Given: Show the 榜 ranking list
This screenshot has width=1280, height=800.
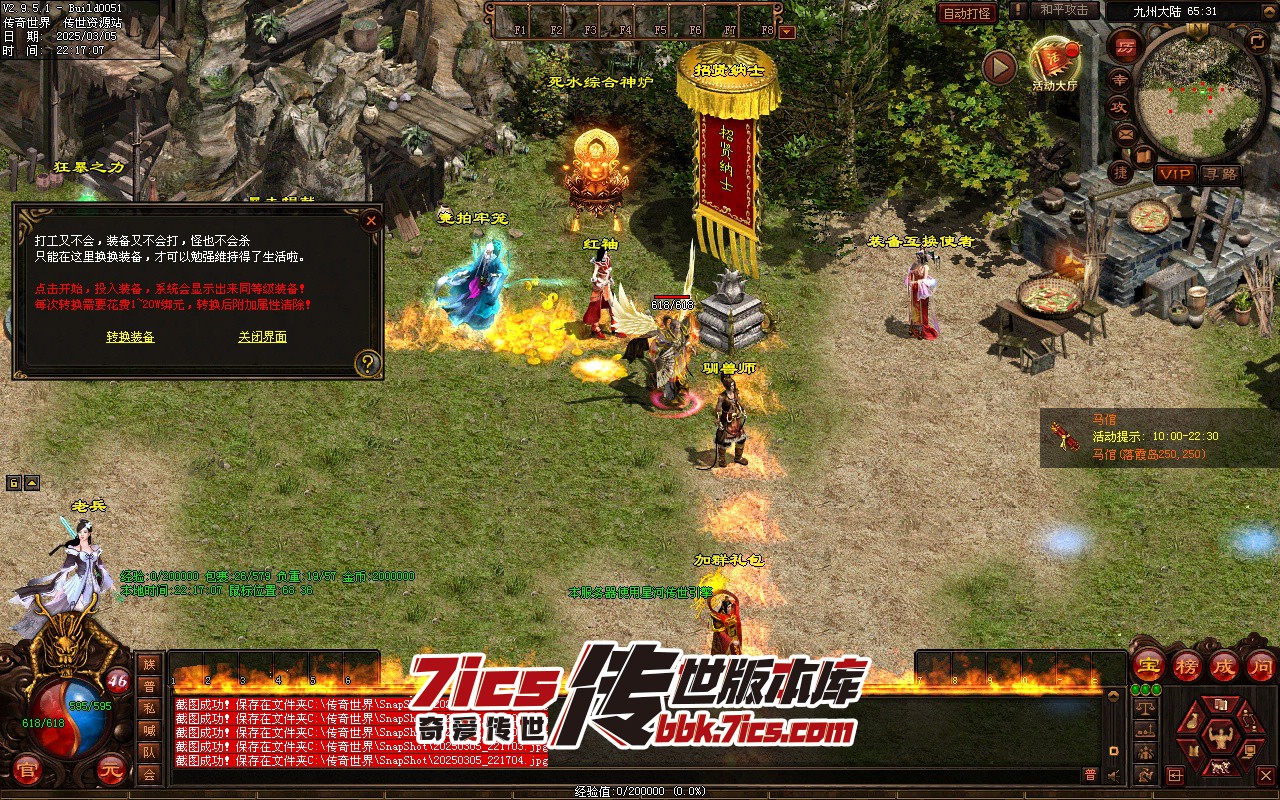Looking at the screenshot, I should point(1186,665).
